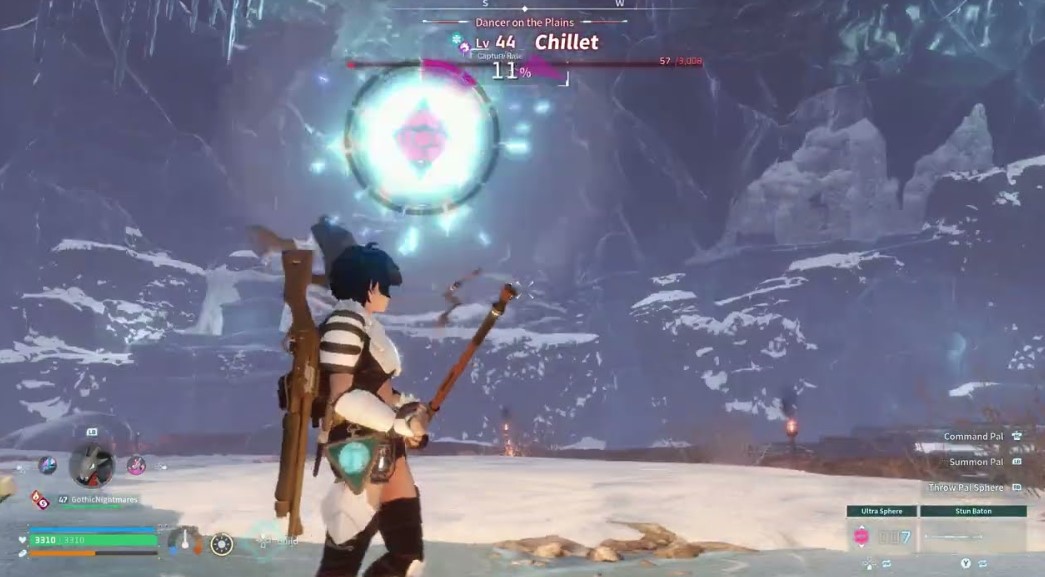This screenshot has height=577, width=1045.
Task: Click the temperature gauge icon
Action: [184, 541]
